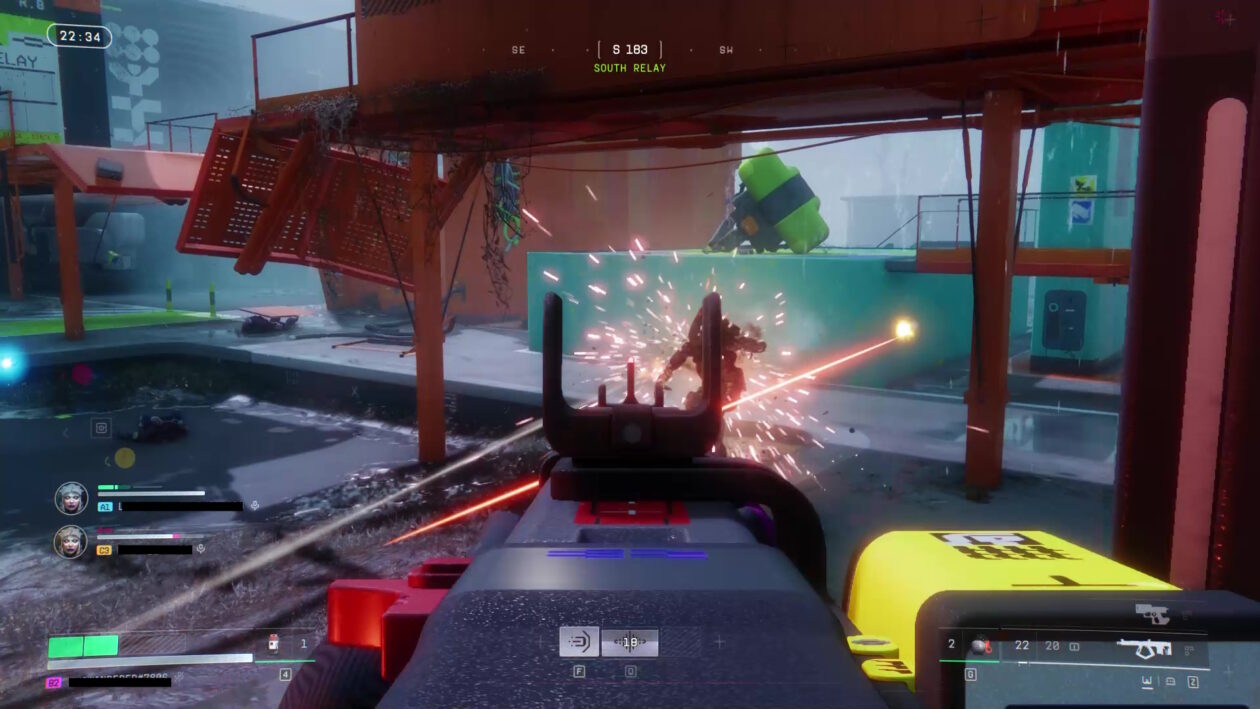1260x709 pixels.
Task: Switch to the stowed pistol weapon
Action: point(1153,613)
